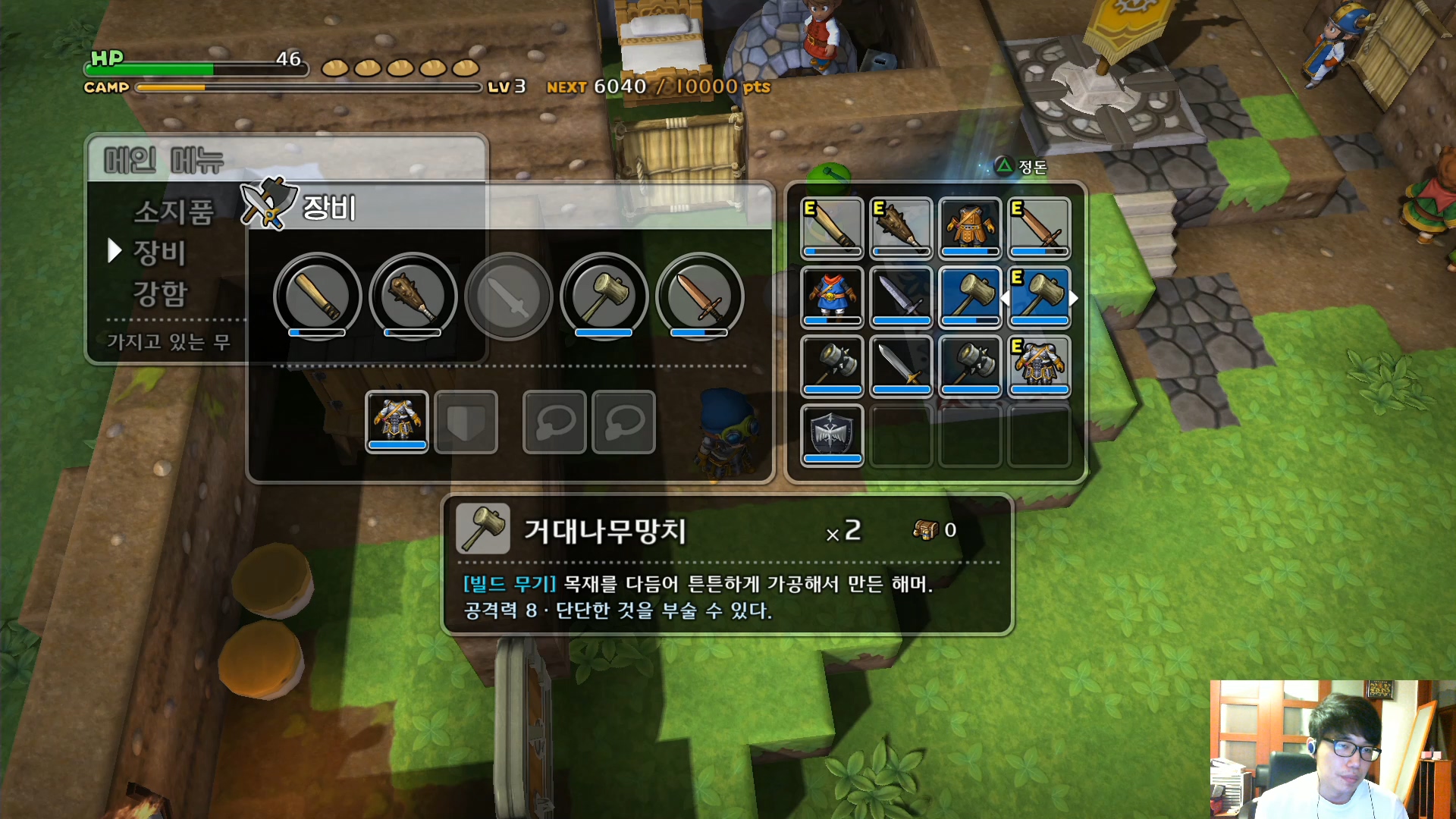
Task: Pick the winged emblem shield in inventory
Action: 832,435
